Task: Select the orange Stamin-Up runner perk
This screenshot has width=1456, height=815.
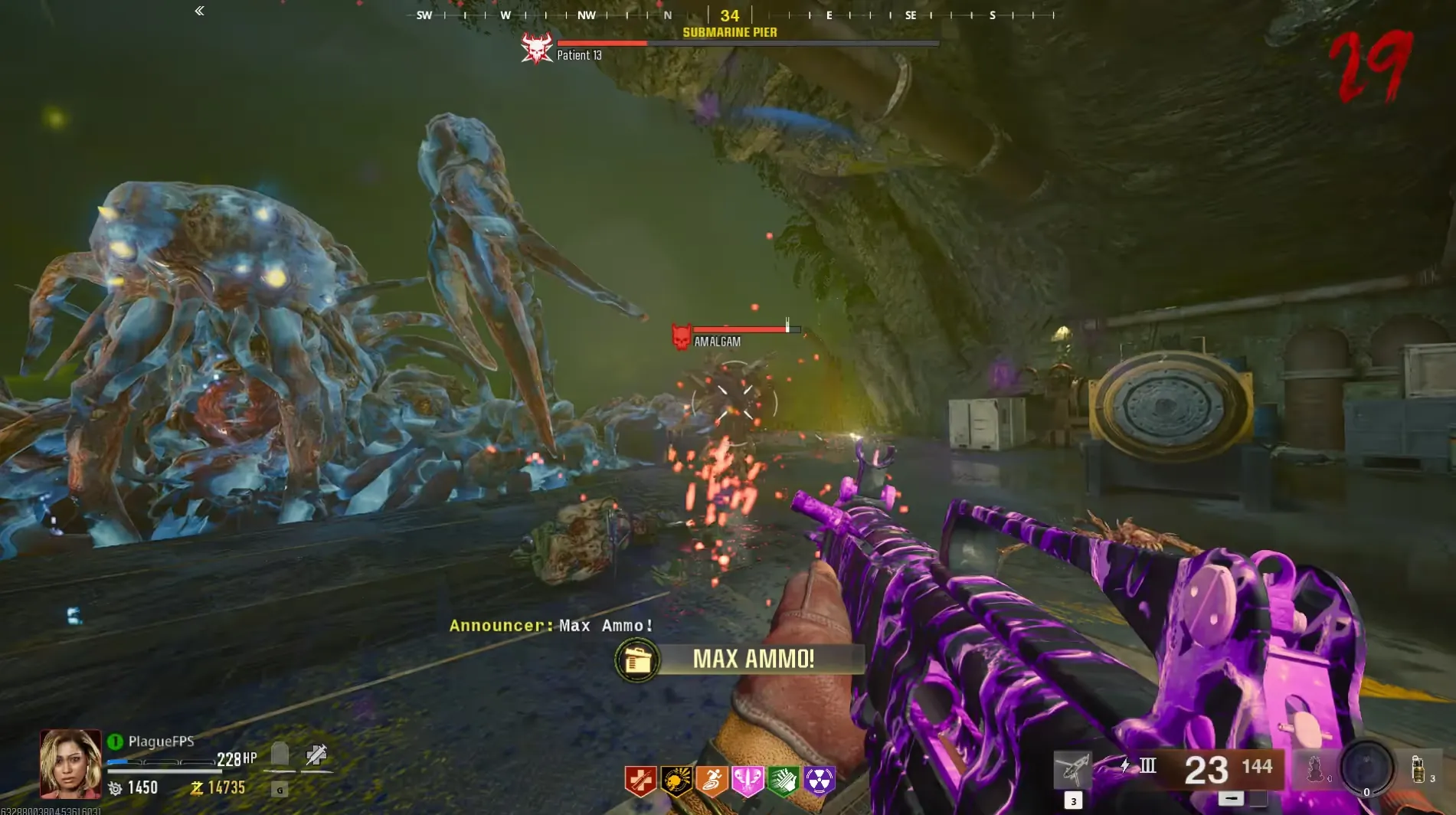Action: (712, 781)
